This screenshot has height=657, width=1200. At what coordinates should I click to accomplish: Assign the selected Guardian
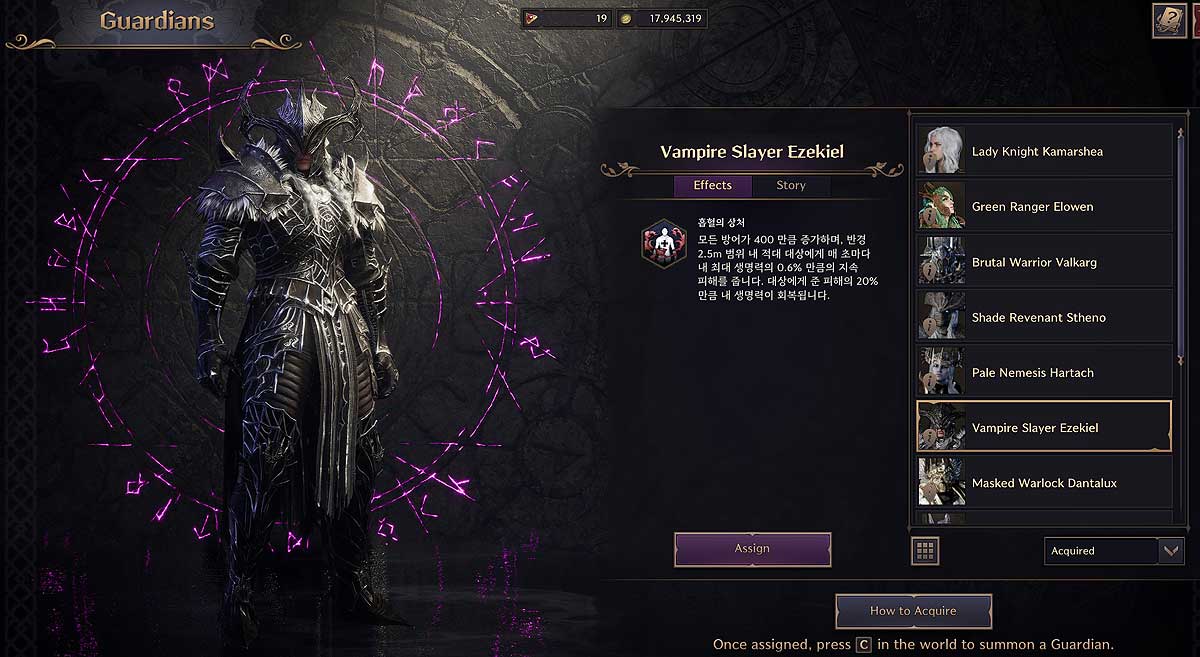[x=752, y=549]
